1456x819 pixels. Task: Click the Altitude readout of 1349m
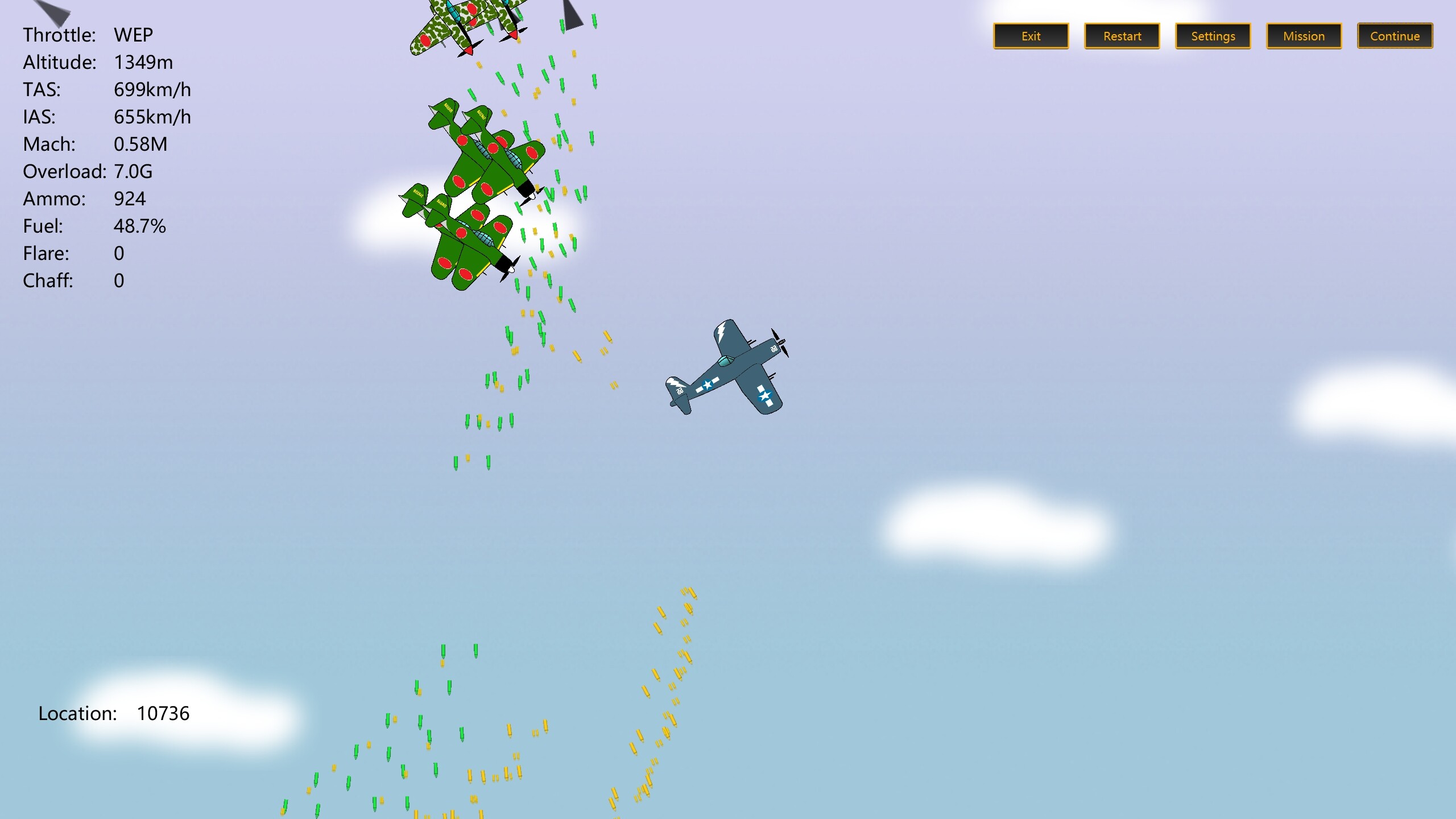144,62
